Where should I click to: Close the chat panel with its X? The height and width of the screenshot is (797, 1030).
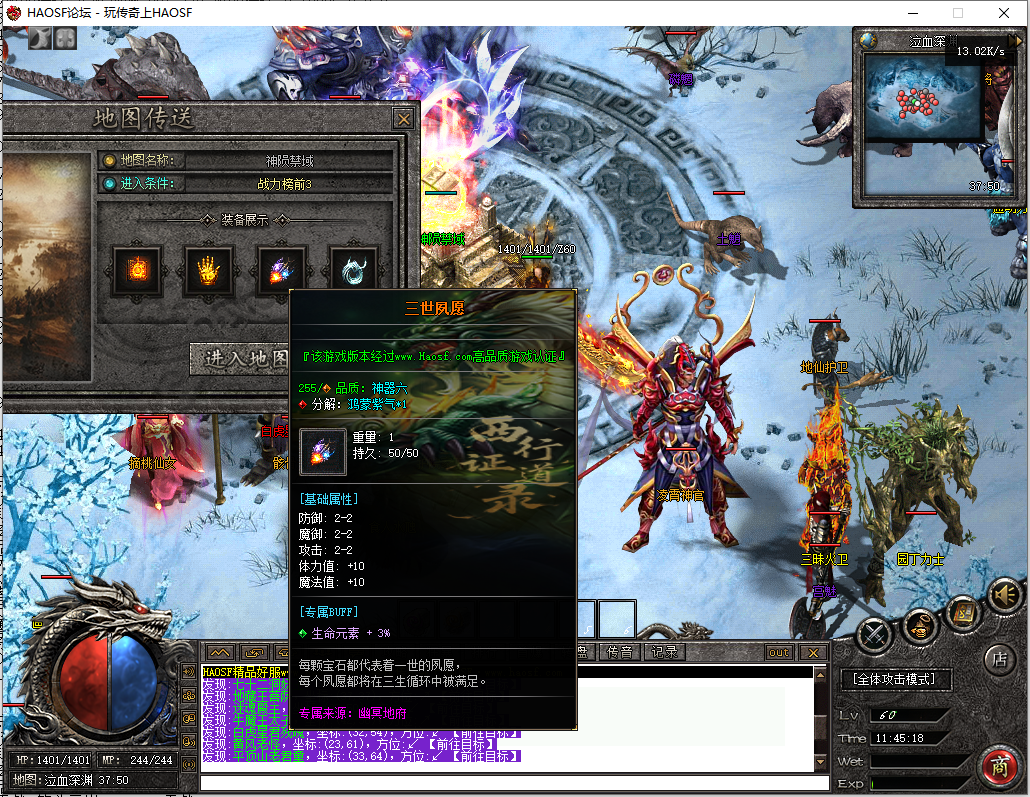click(x=812, y=653)
